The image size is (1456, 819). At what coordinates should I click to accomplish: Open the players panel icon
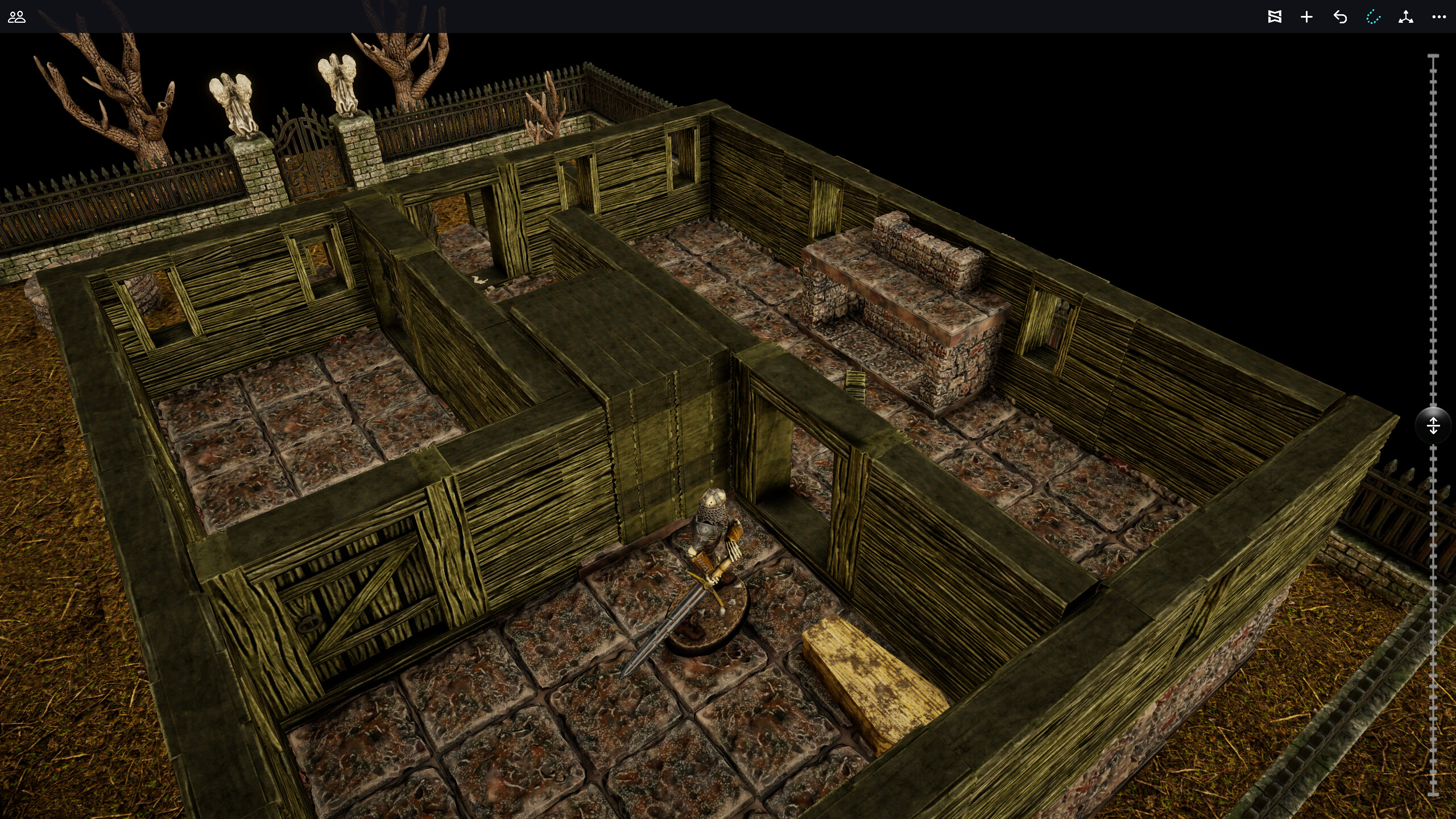click(x=17, y=17)
